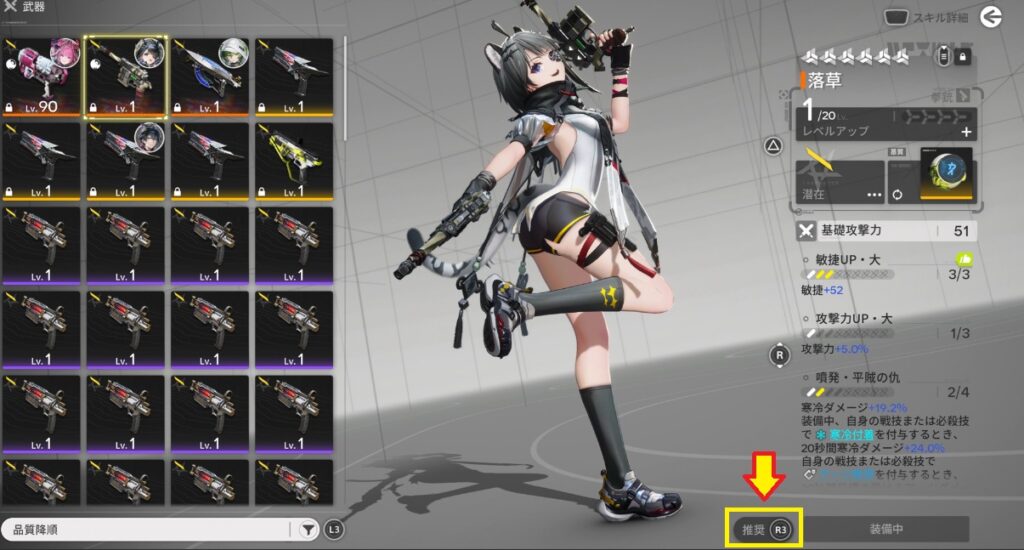The width and height of the screenshot is (1024, 550).
Task: Click the 装備中 equipped button
Action: (x=886, y=529)
